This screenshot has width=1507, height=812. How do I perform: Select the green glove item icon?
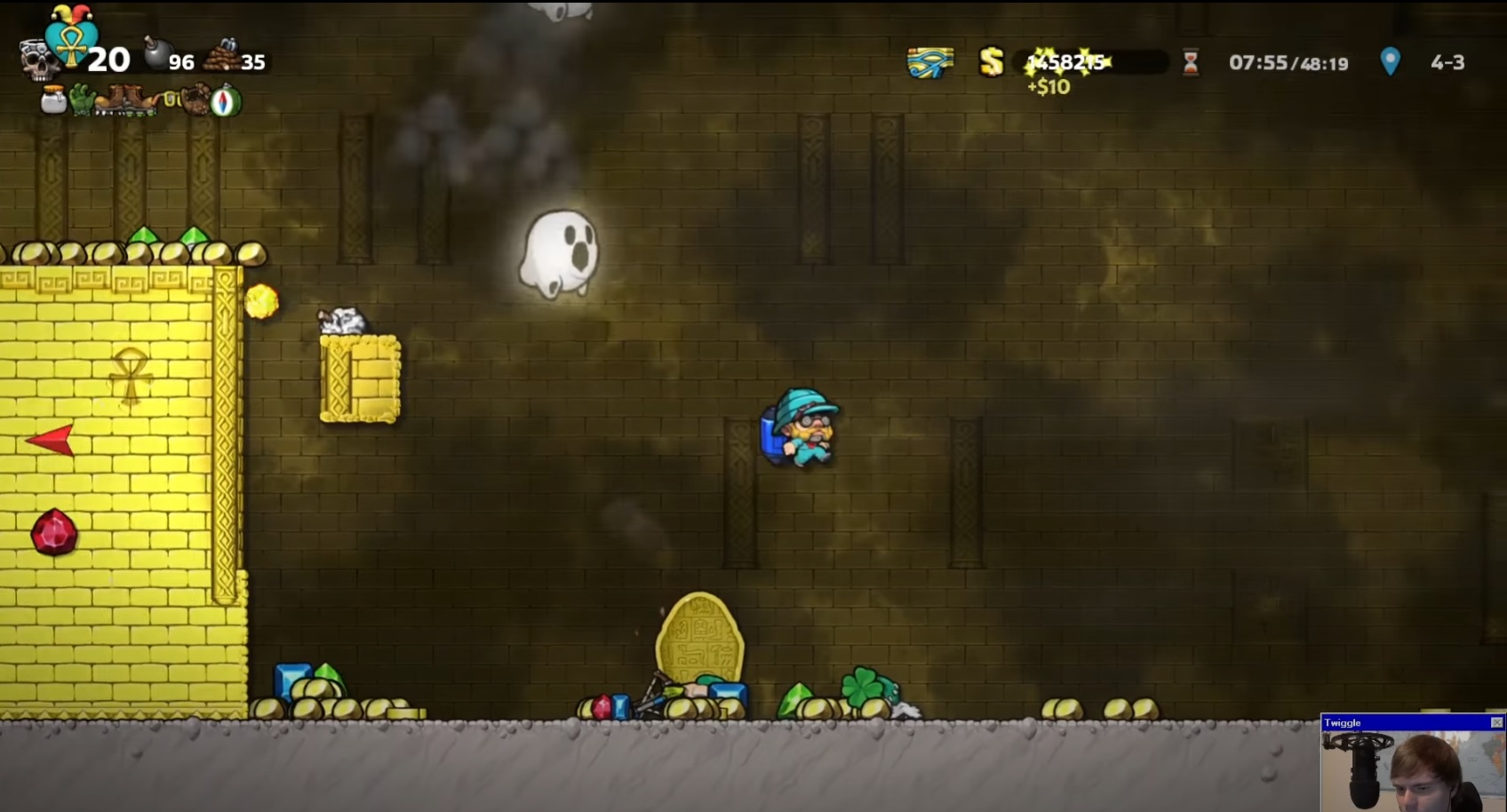pos(82,100)
